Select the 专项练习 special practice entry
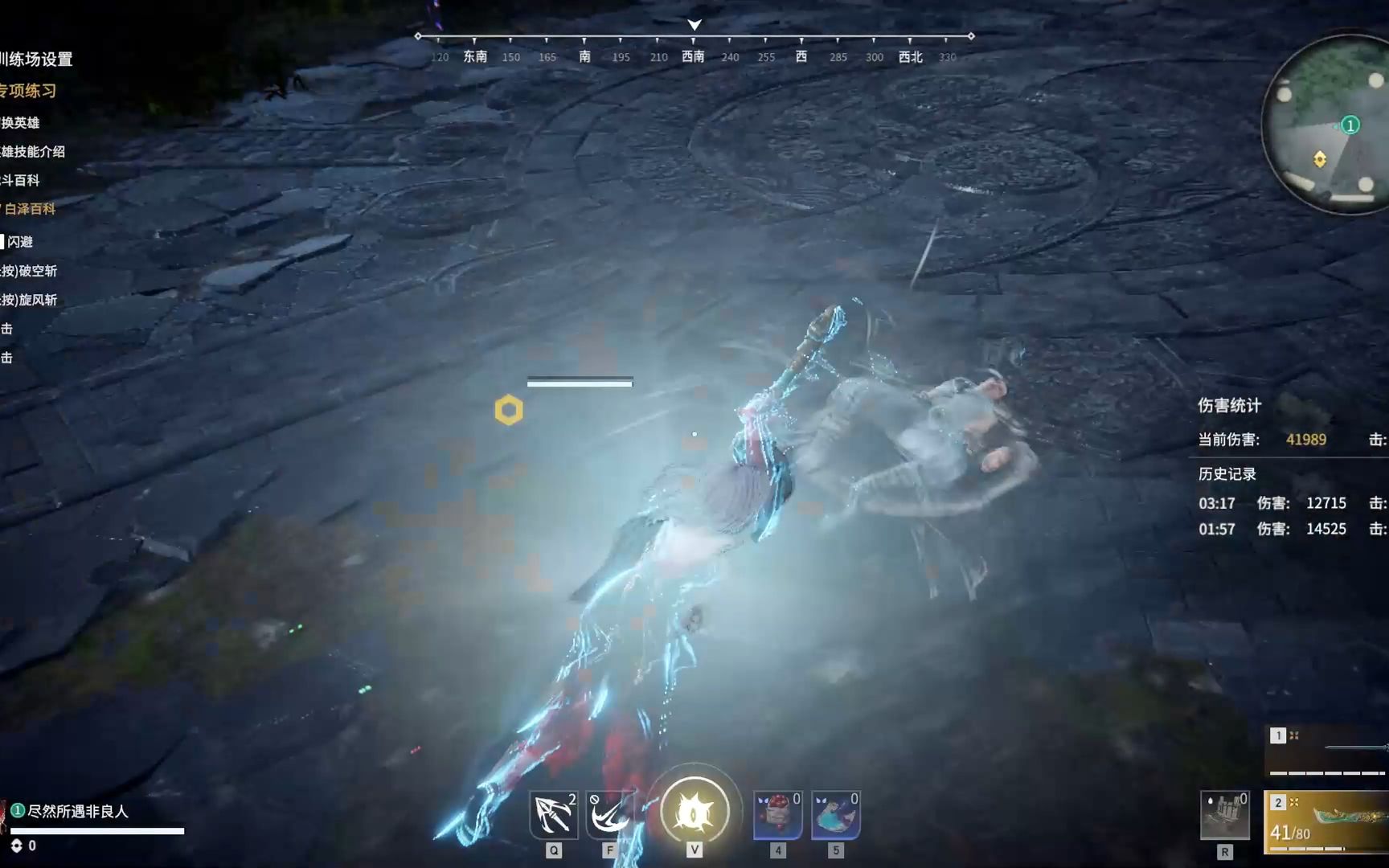The height and width of the screenshot is (868, 1389). (x=29, y=91)
